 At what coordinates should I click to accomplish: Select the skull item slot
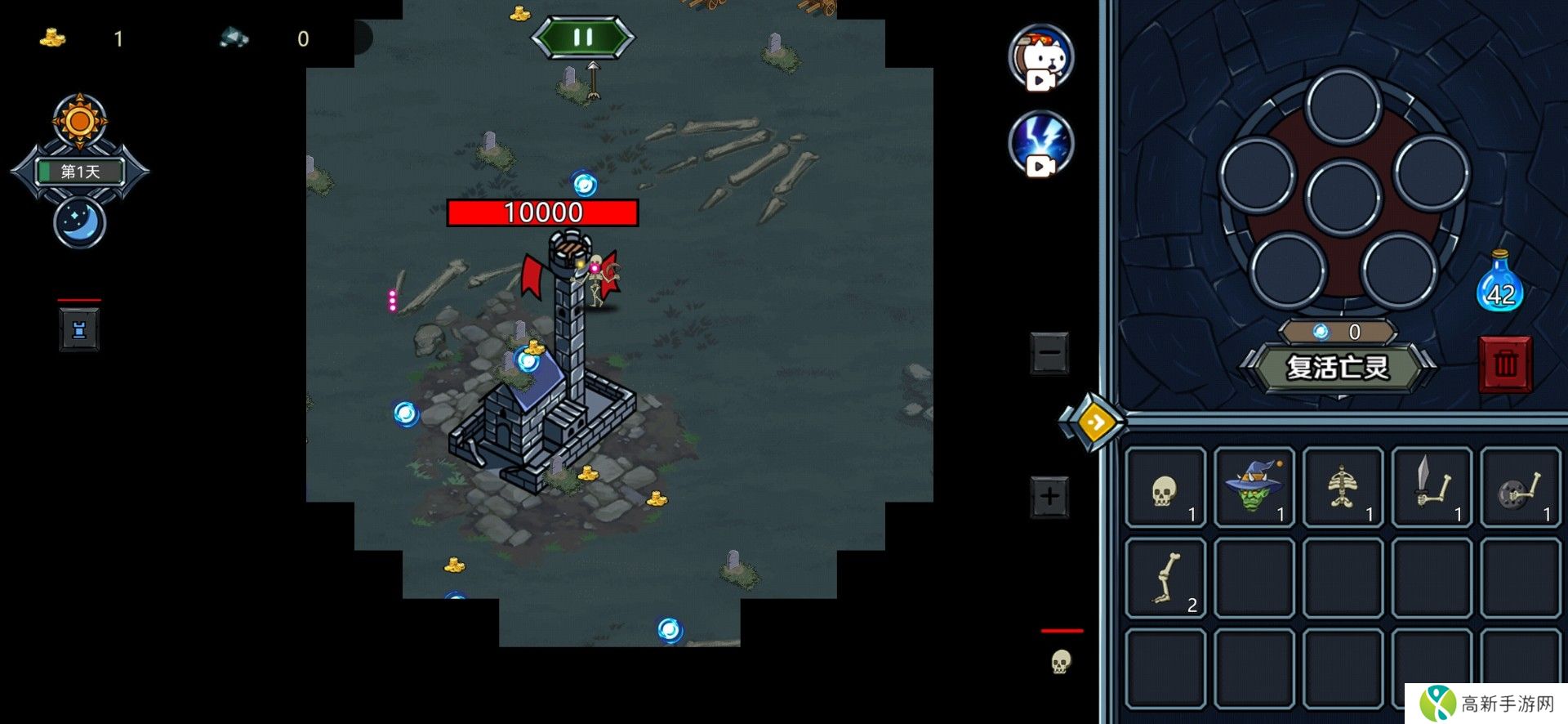[x=1165, y=489]
